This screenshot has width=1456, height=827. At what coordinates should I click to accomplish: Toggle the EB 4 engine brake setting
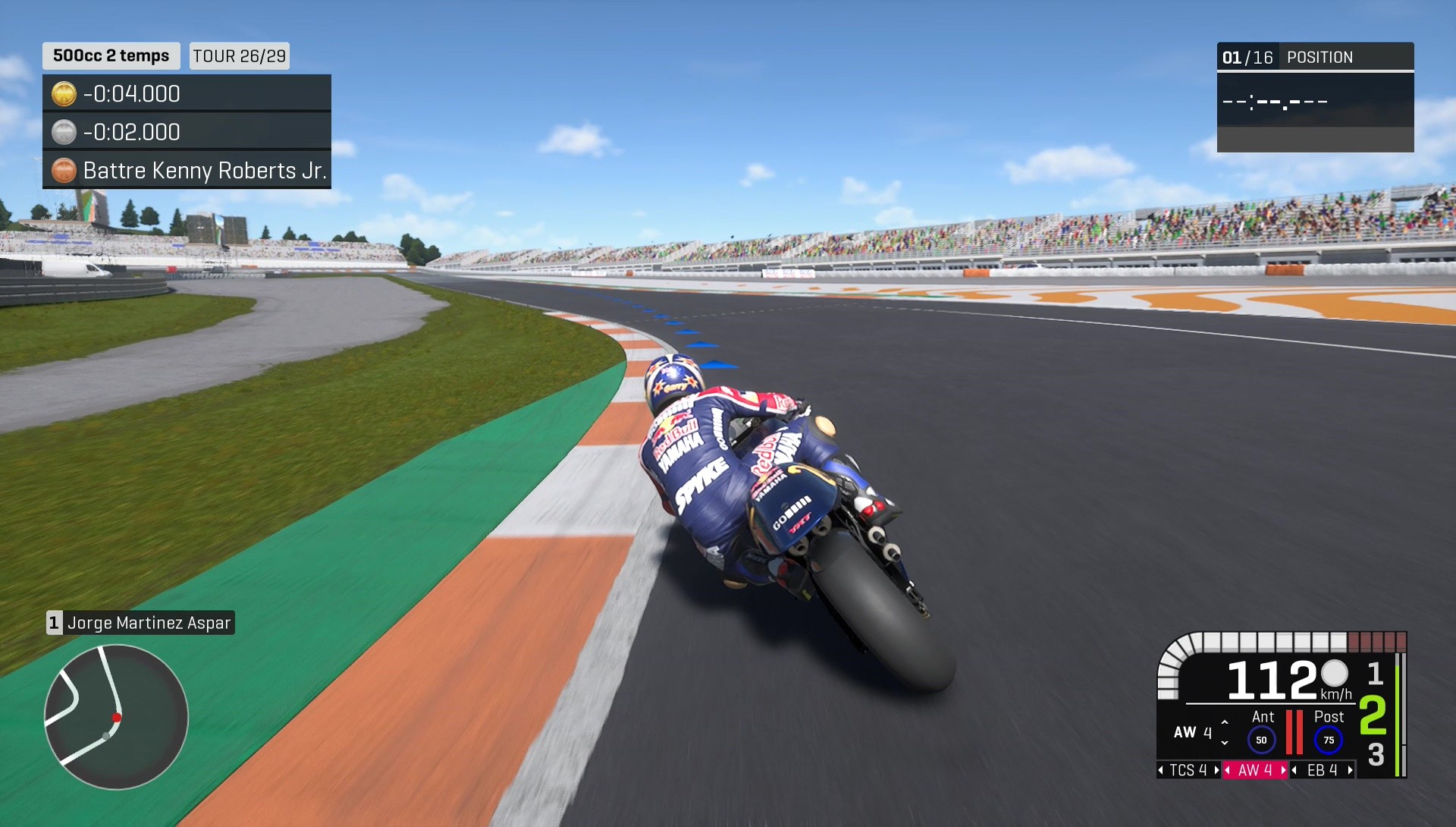[x=1321, y=770]
